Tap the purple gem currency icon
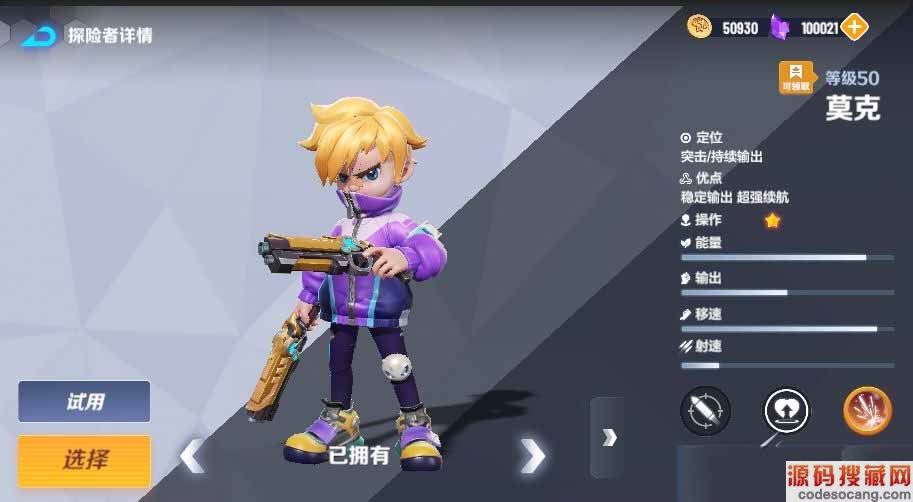913x502 pixels. click(782, 28)
